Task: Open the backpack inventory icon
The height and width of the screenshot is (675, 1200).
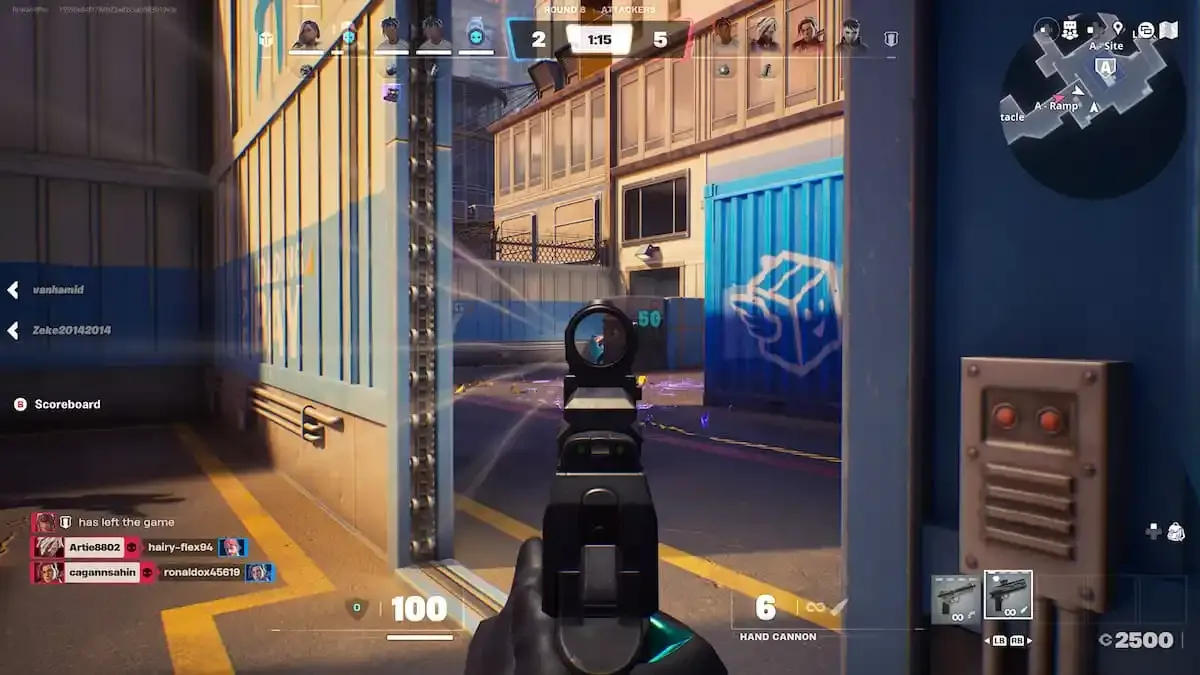Action: [x=1176, y=532]
